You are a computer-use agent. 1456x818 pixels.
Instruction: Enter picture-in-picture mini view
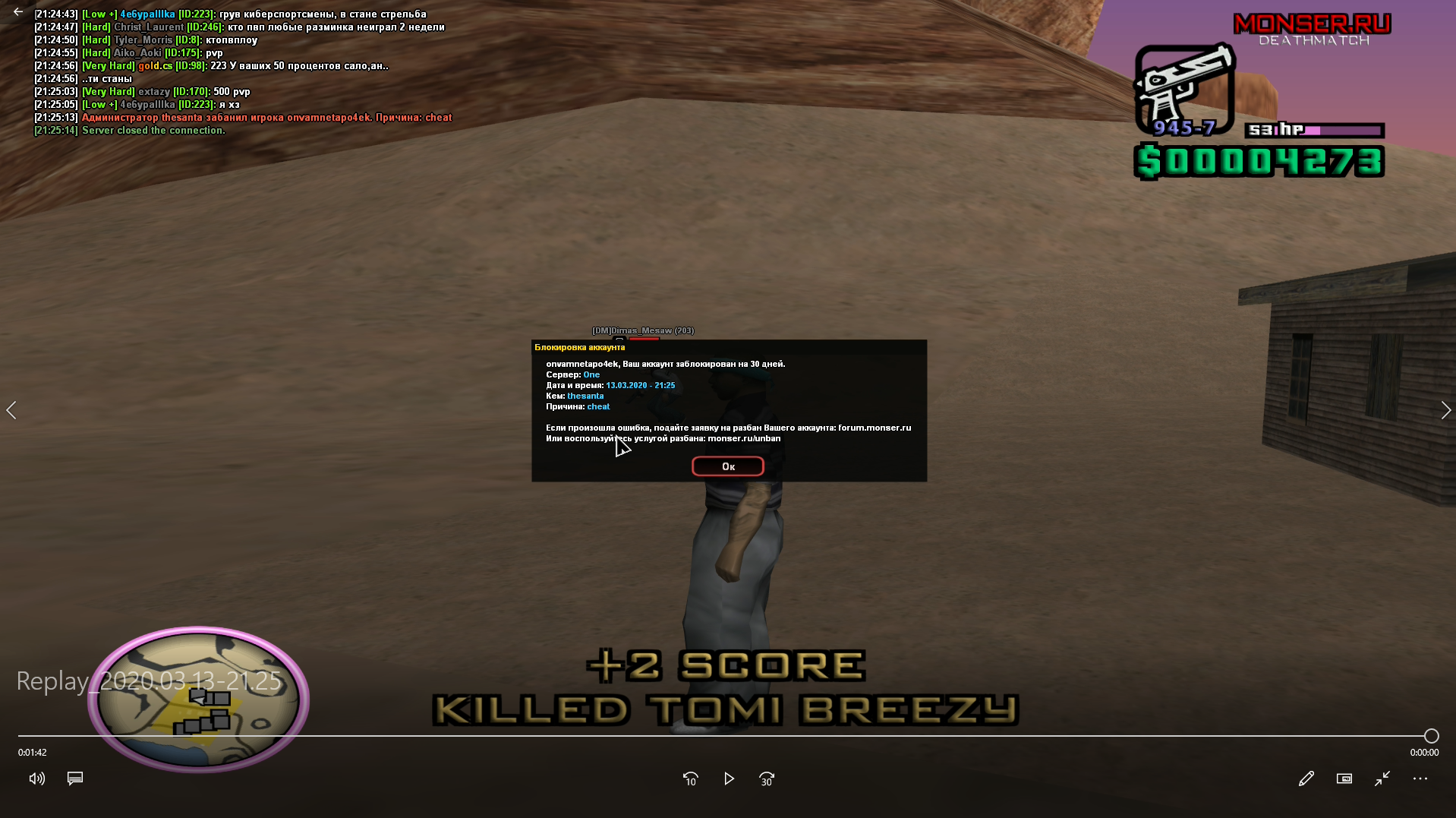[x=1344, y=779]
